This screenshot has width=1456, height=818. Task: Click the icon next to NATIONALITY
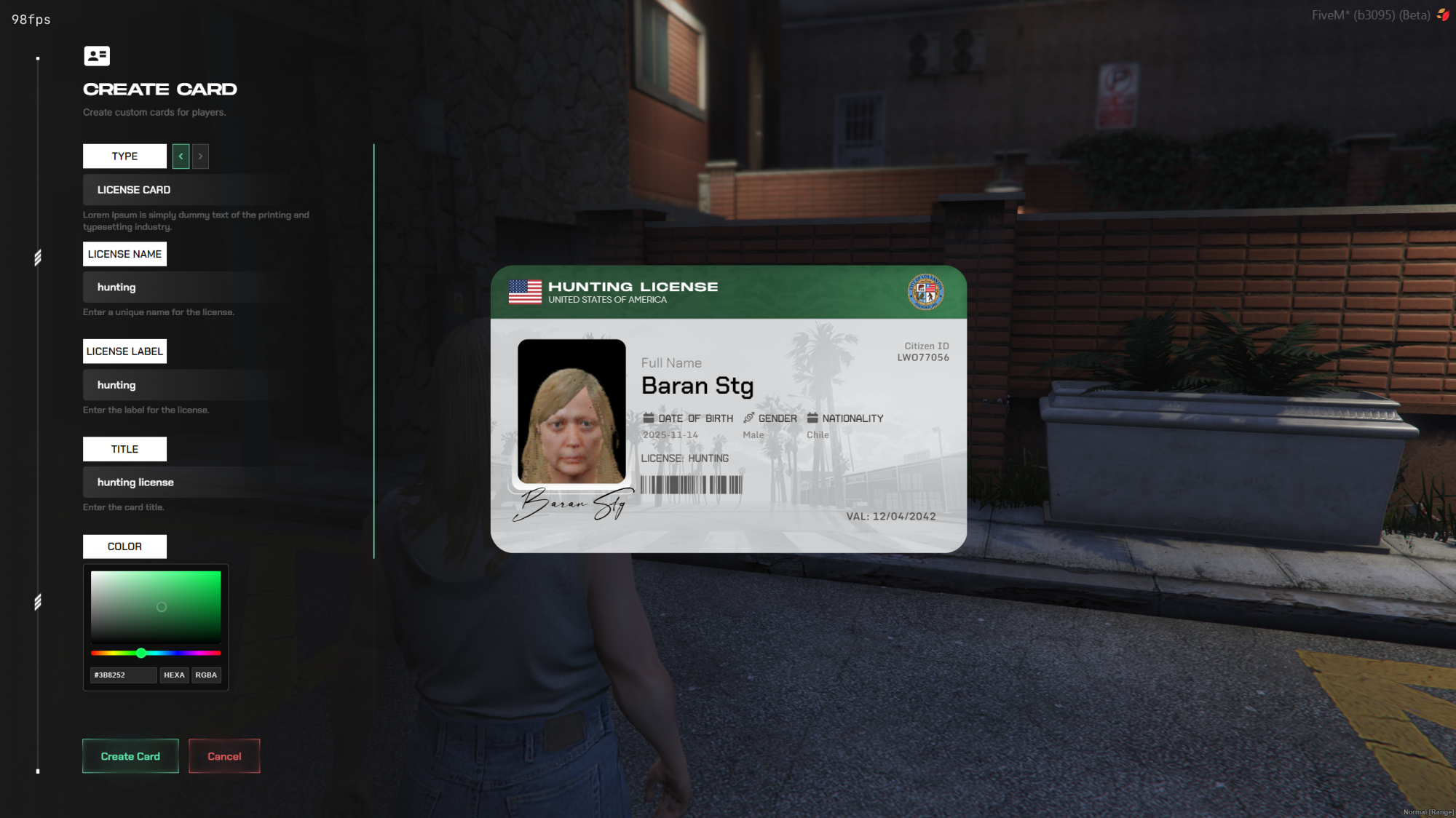point(812,418)
